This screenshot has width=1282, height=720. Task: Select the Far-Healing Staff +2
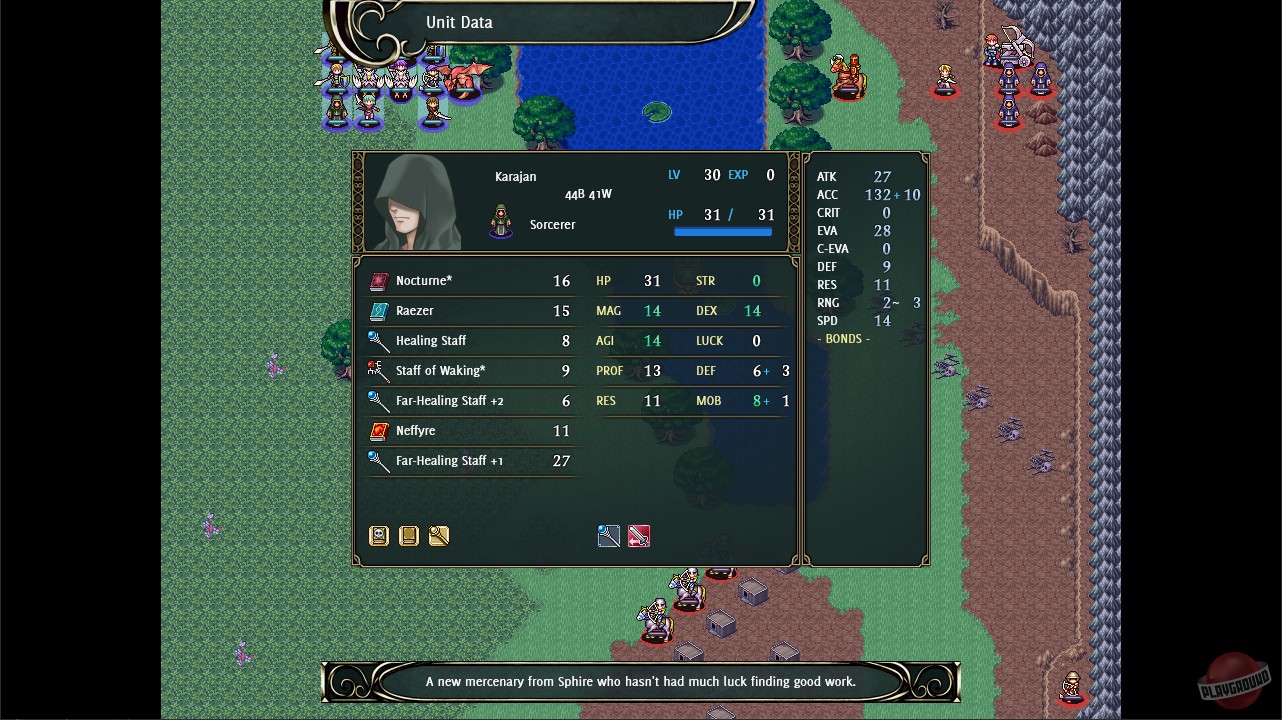pyautogui.click(x=460, y=401)
